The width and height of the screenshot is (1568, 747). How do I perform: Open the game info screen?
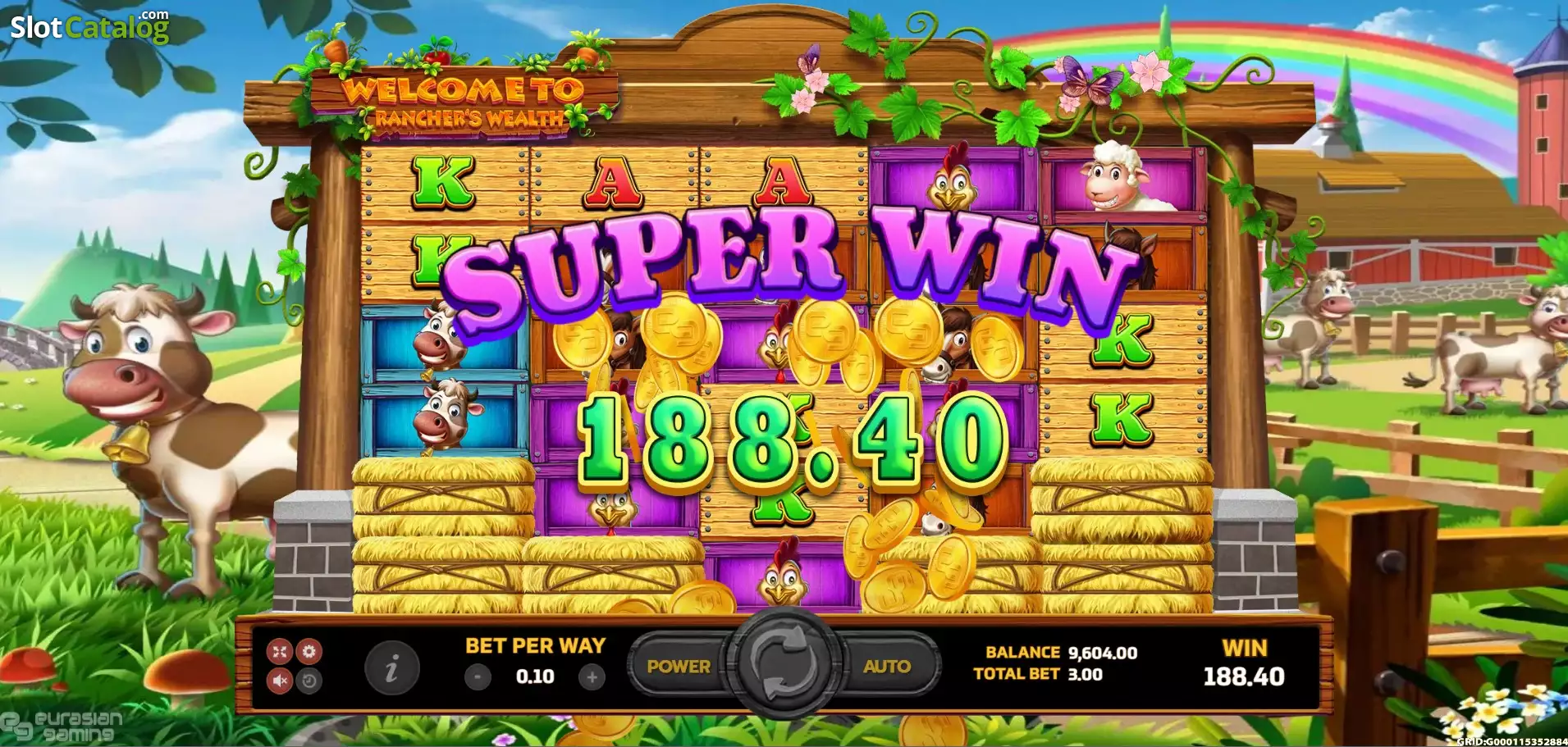point(391,672)
